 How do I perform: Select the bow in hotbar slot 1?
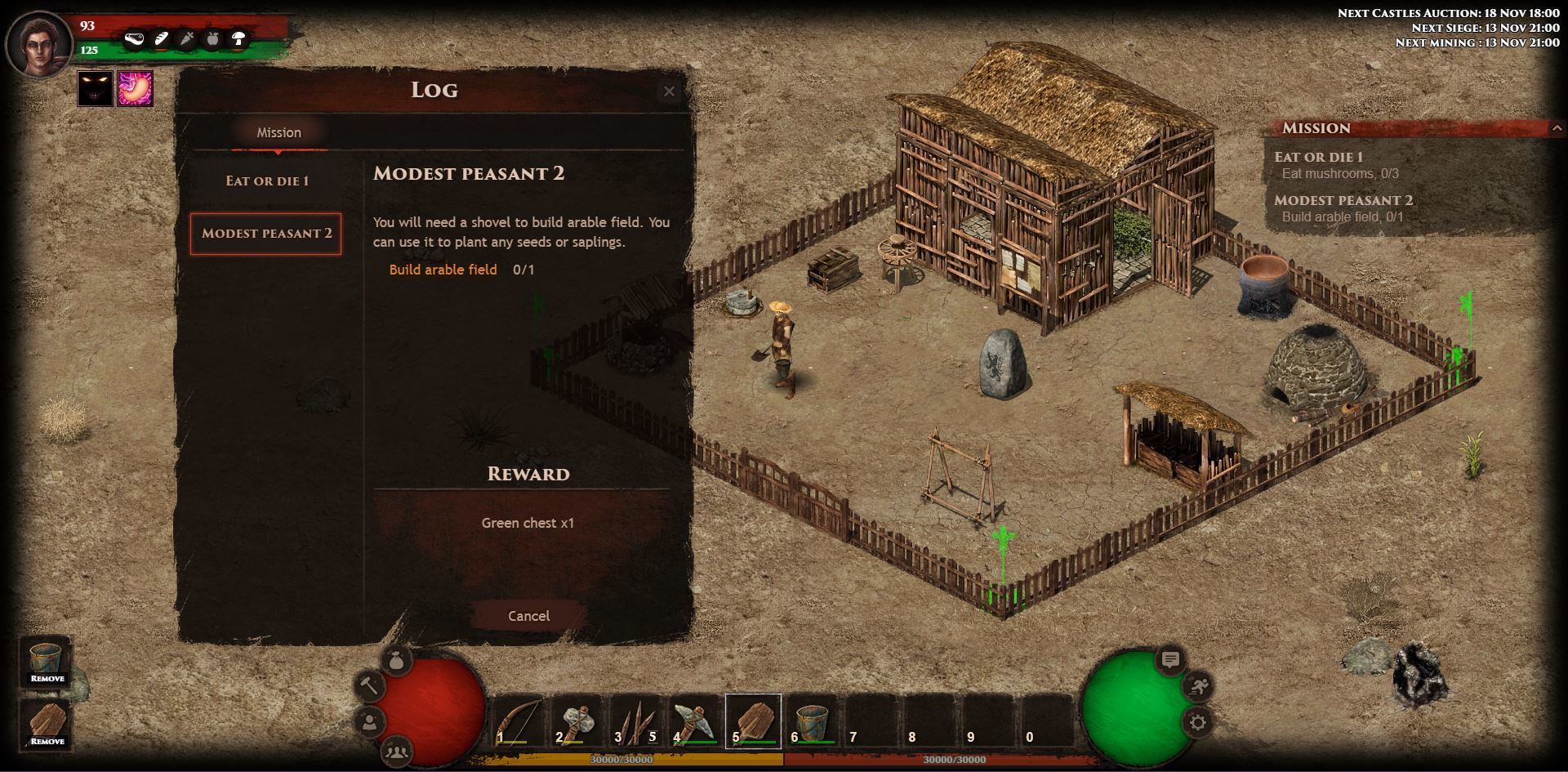pos(518,721)
